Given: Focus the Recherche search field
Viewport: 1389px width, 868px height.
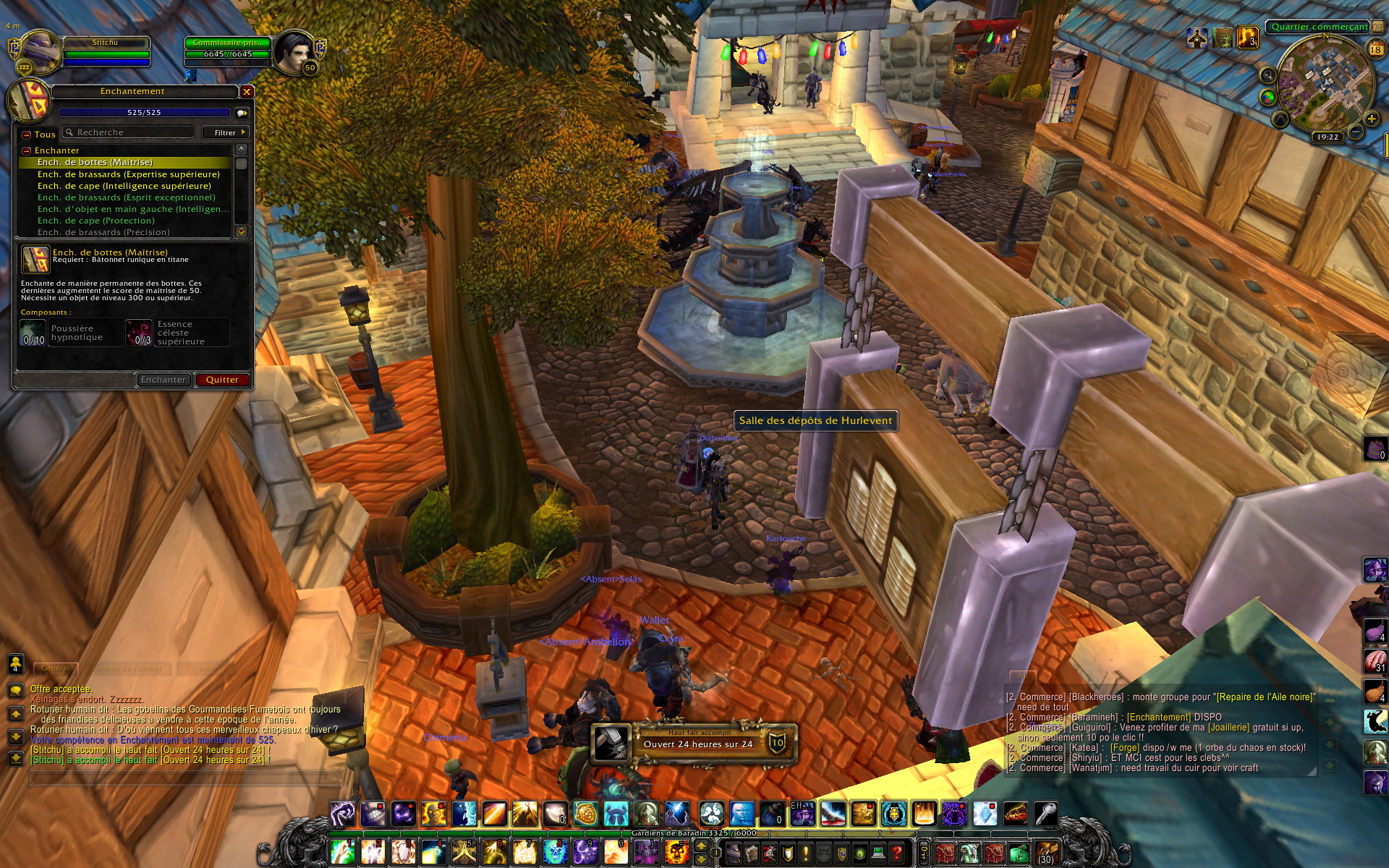Looking at the screenshot, I should click(130, 132).
